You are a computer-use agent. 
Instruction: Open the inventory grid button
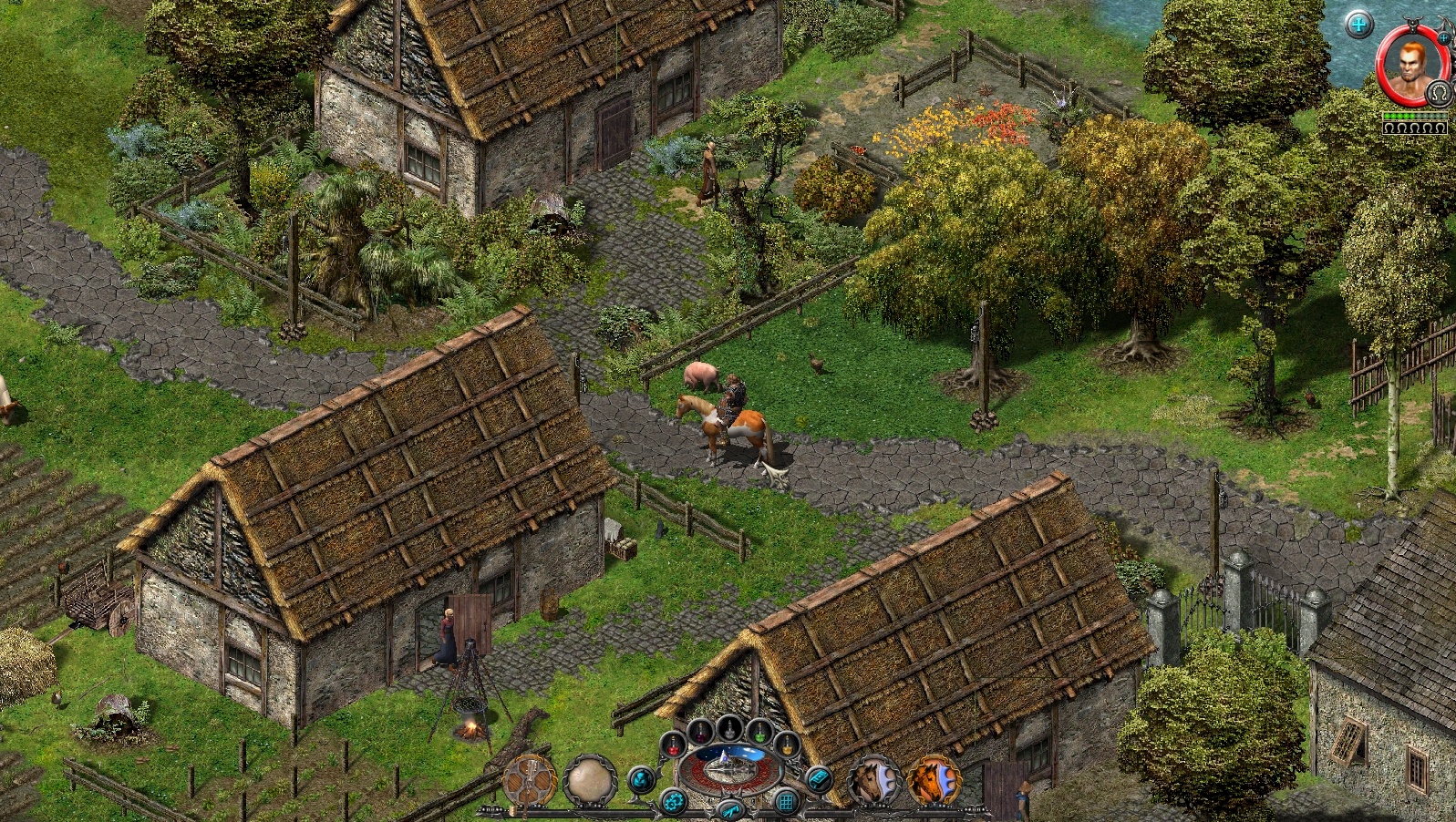(x=785, y=803)
